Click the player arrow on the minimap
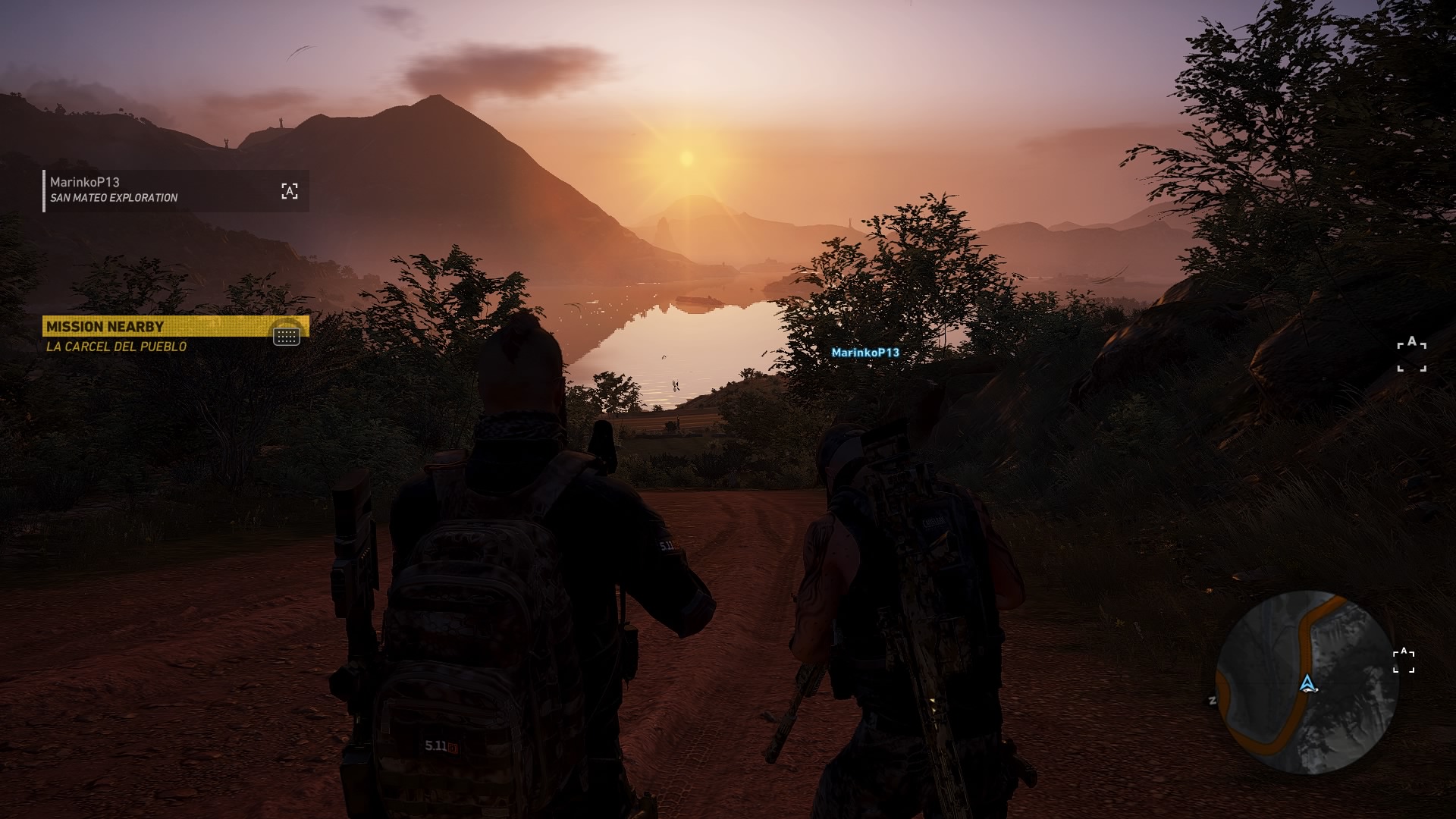 (1307, 685)
